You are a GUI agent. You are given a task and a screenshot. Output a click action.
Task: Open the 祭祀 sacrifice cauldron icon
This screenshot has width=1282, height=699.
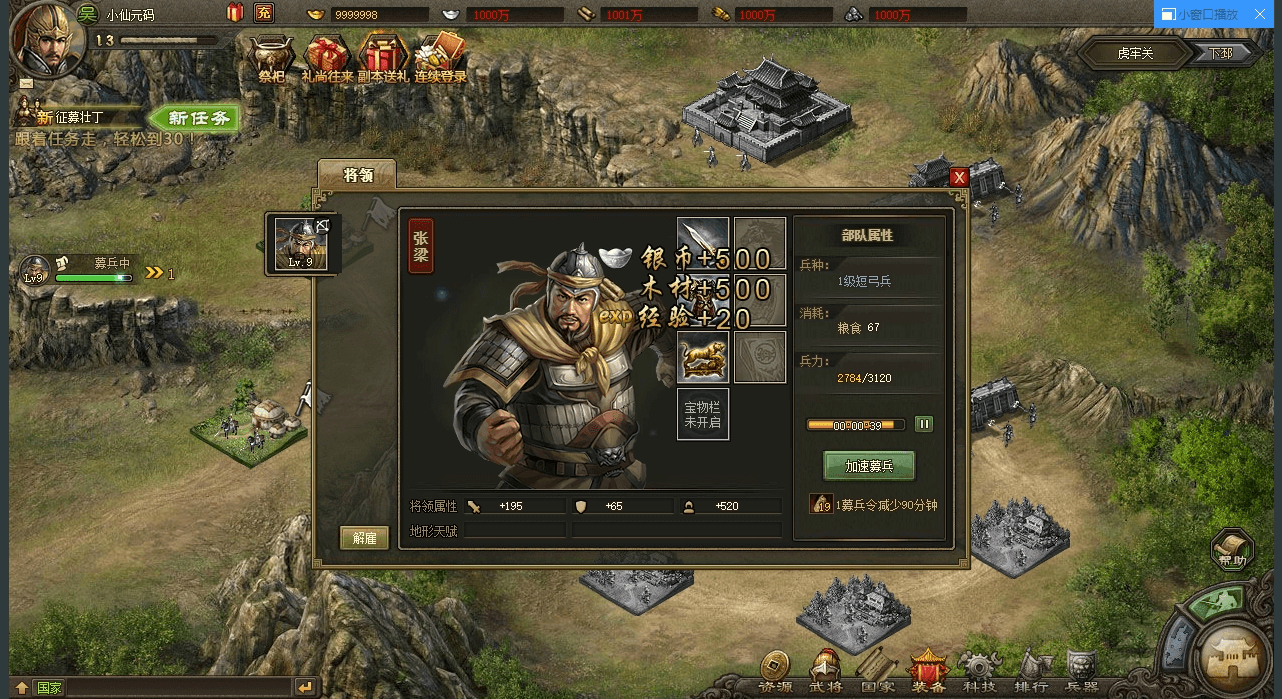[x=271, y=57]
